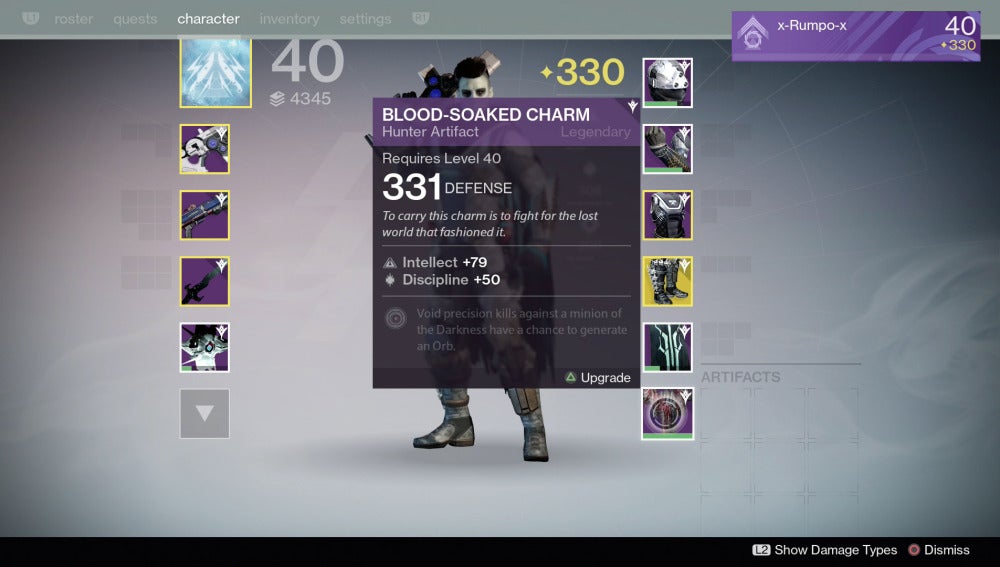The image size is (1000, 567).
Task: Choose the gauntlets armor slot
Action: 668,149
